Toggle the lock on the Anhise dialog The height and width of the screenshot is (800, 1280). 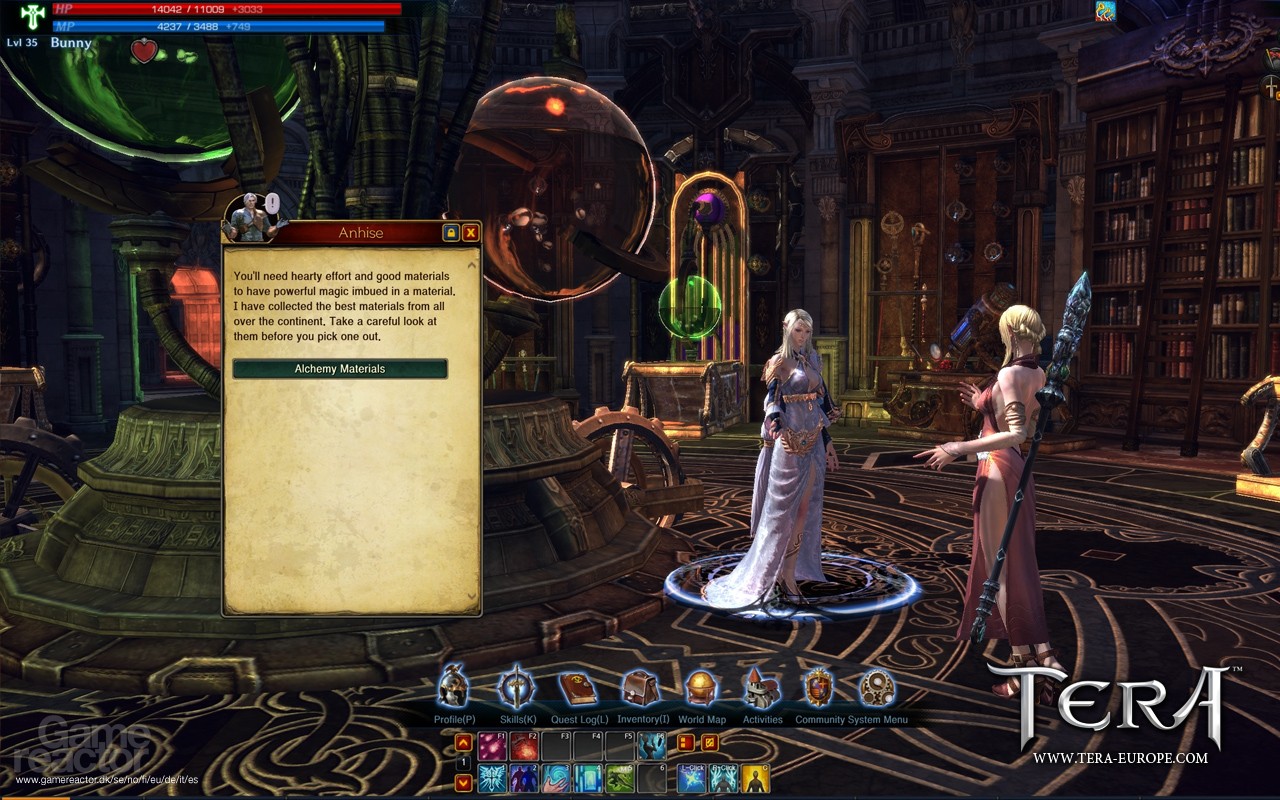tap(452, 232)
